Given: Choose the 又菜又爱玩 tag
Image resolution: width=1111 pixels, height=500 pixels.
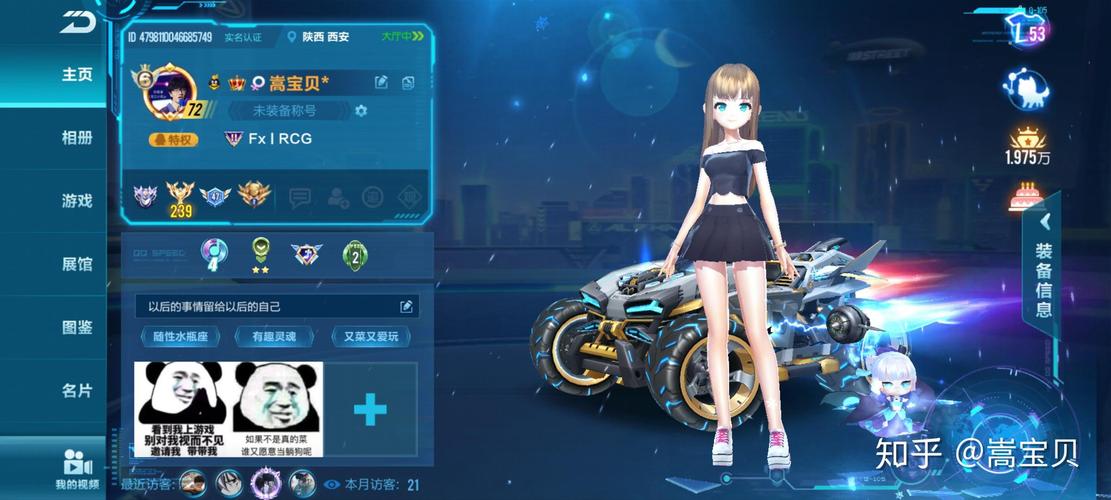Looking at the screenshot, I should [x=370, y=337].
